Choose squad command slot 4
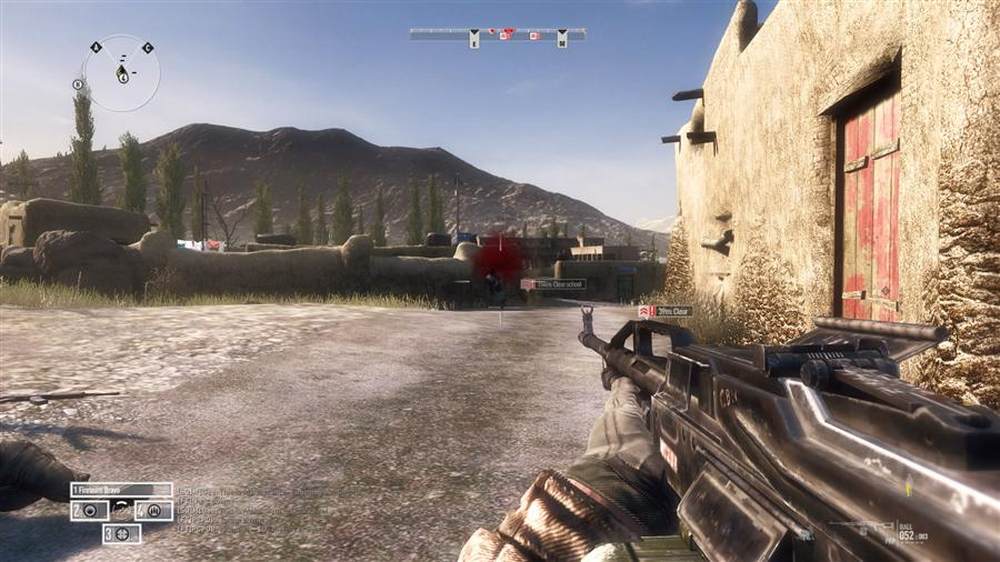Viewport: 1000px width, 562px height. [154, 510]
